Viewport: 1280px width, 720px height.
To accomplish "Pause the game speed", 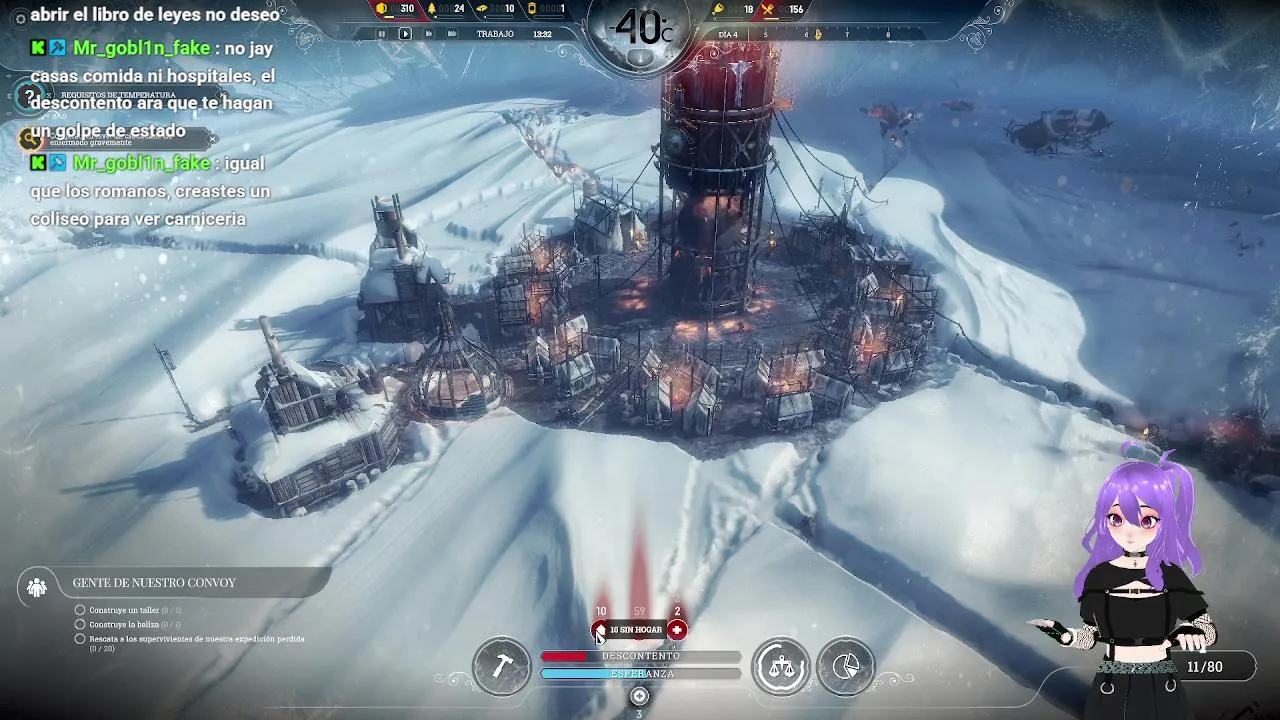I will 381,33.
